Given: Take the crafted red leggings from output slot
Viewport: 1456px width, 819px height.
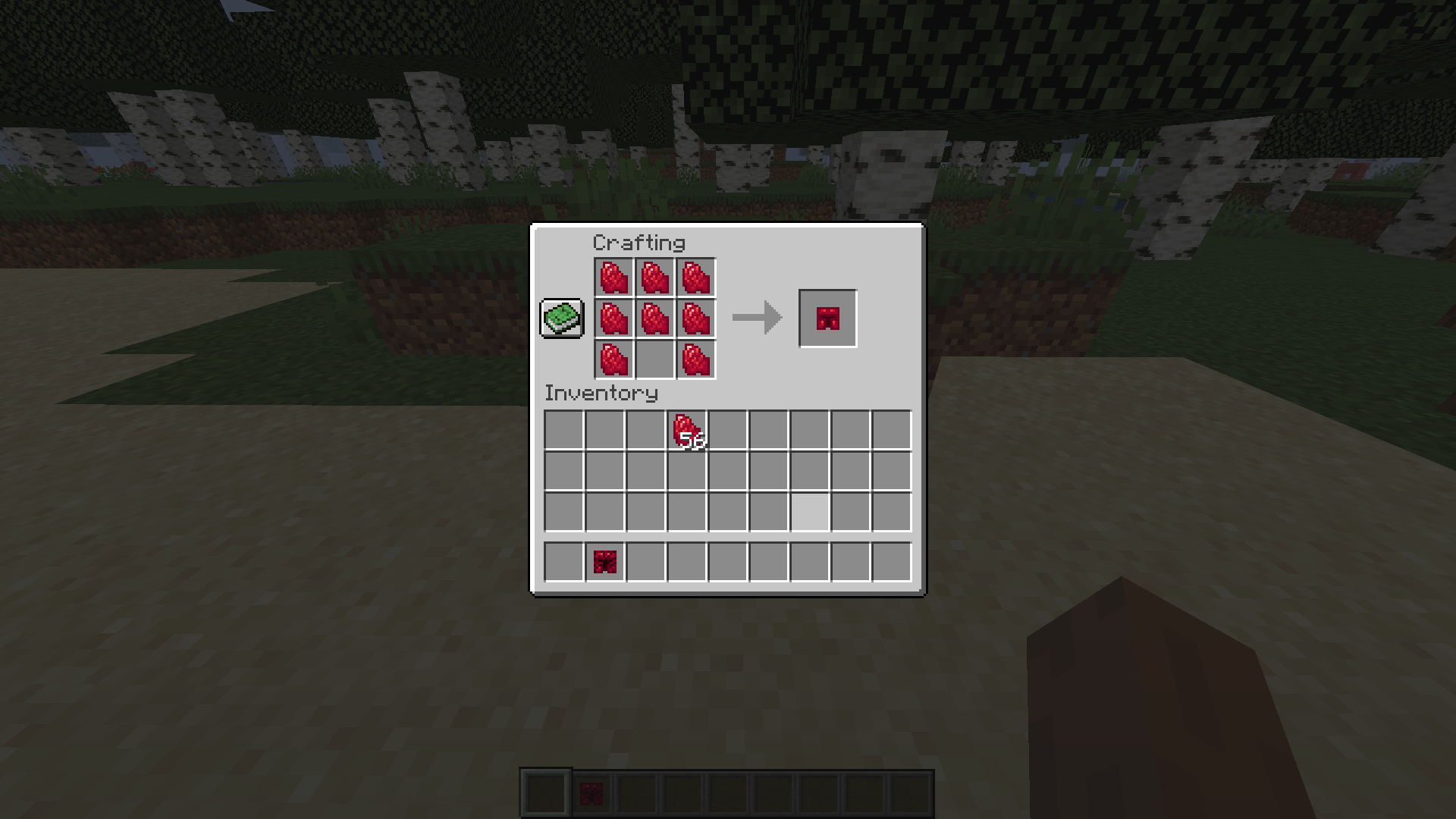Looking at the screenshot, I should pos(827,318).
